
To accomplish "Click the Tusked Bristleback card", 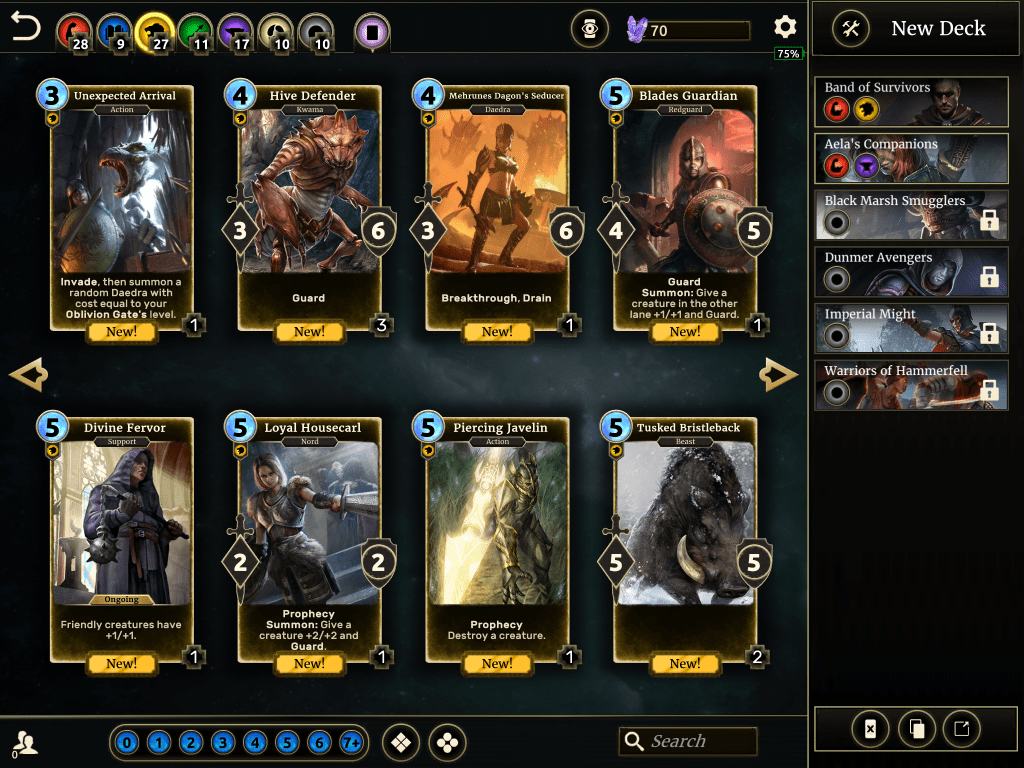I will (x=685, y=539).
